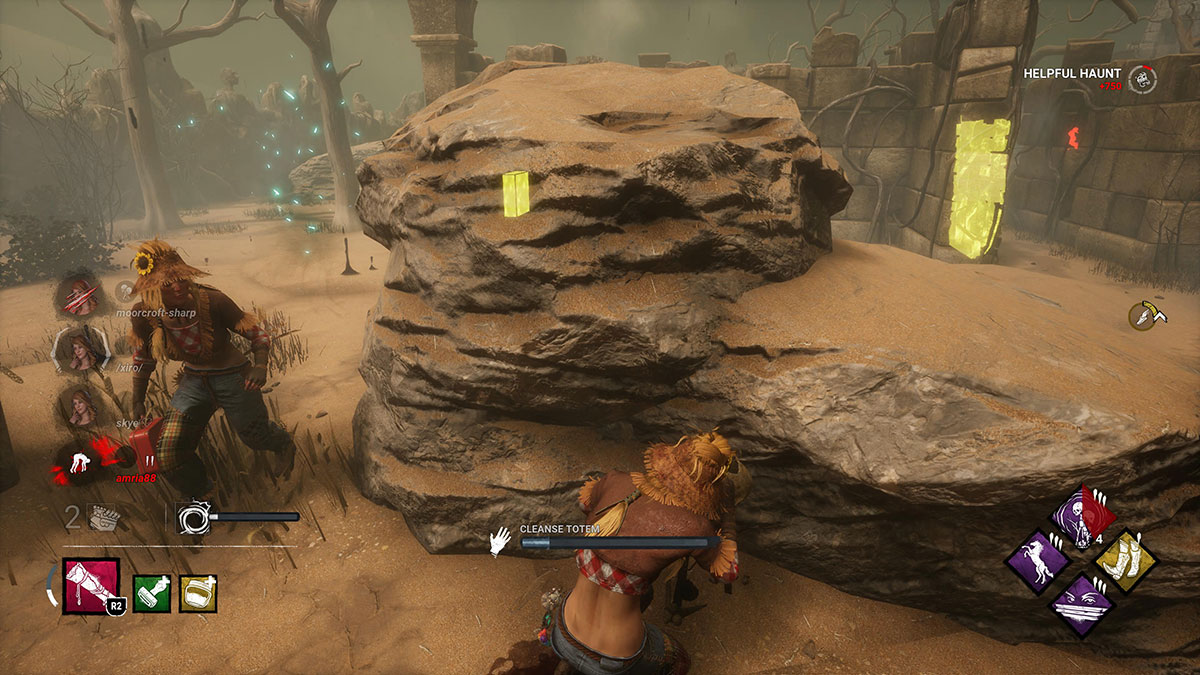Select the yellow boots perk
1200x675 pixels.
click(x=1125, y=560)
